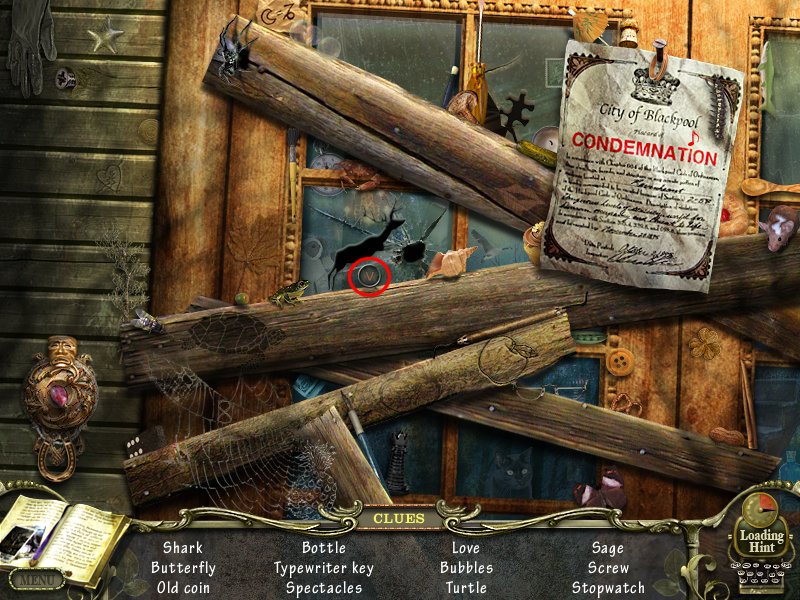The height and width of the screenshot is (600, 800).
Task: Open the MENU button
Action: click(37, 579)
